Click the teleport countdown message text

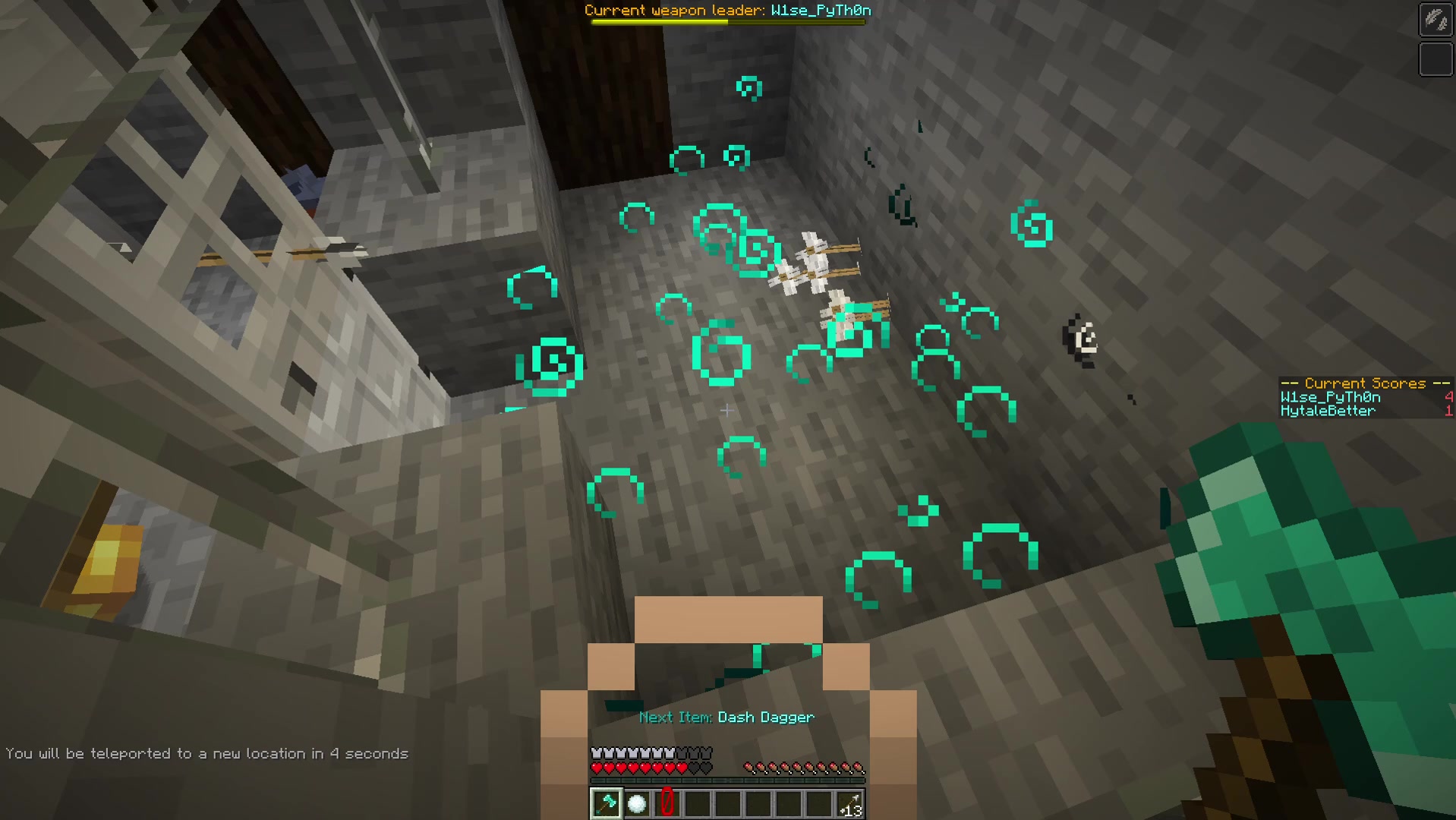click(x=209, y=753)
